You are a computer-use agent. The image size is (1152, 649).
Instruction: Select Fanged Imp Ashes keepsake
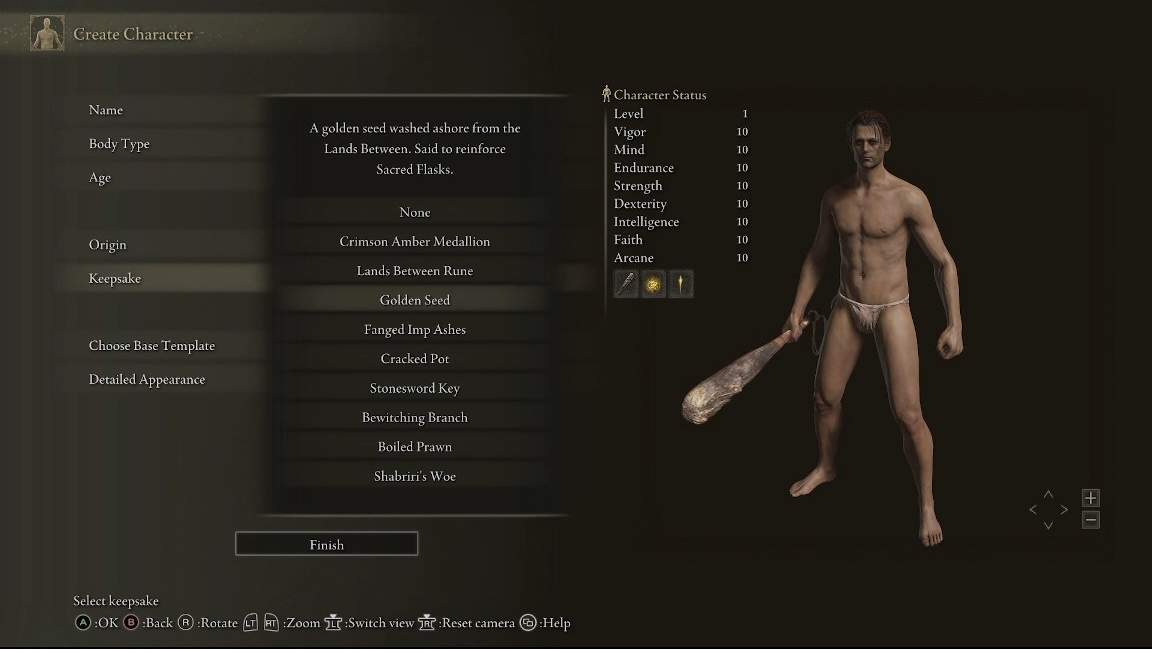[x=414, y=330]
